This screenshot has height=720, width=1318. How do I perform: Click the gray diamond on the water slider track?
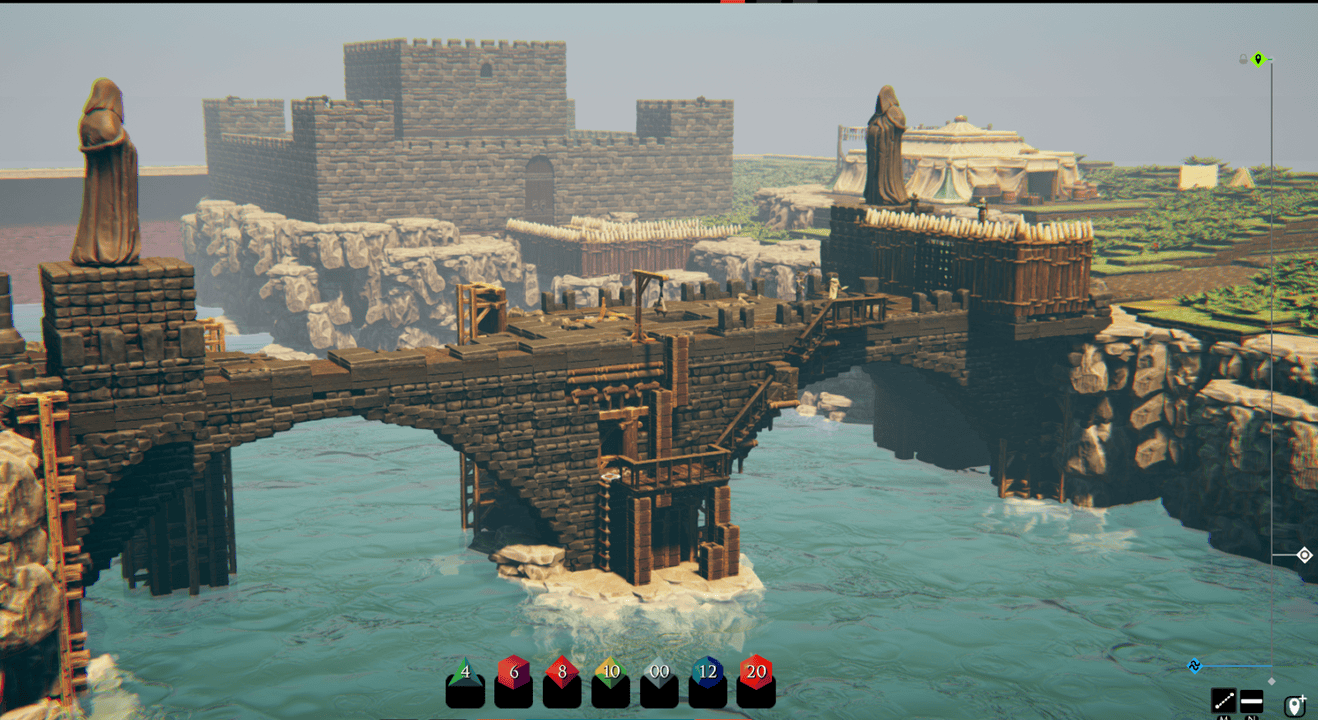[x=1272, y=681]
